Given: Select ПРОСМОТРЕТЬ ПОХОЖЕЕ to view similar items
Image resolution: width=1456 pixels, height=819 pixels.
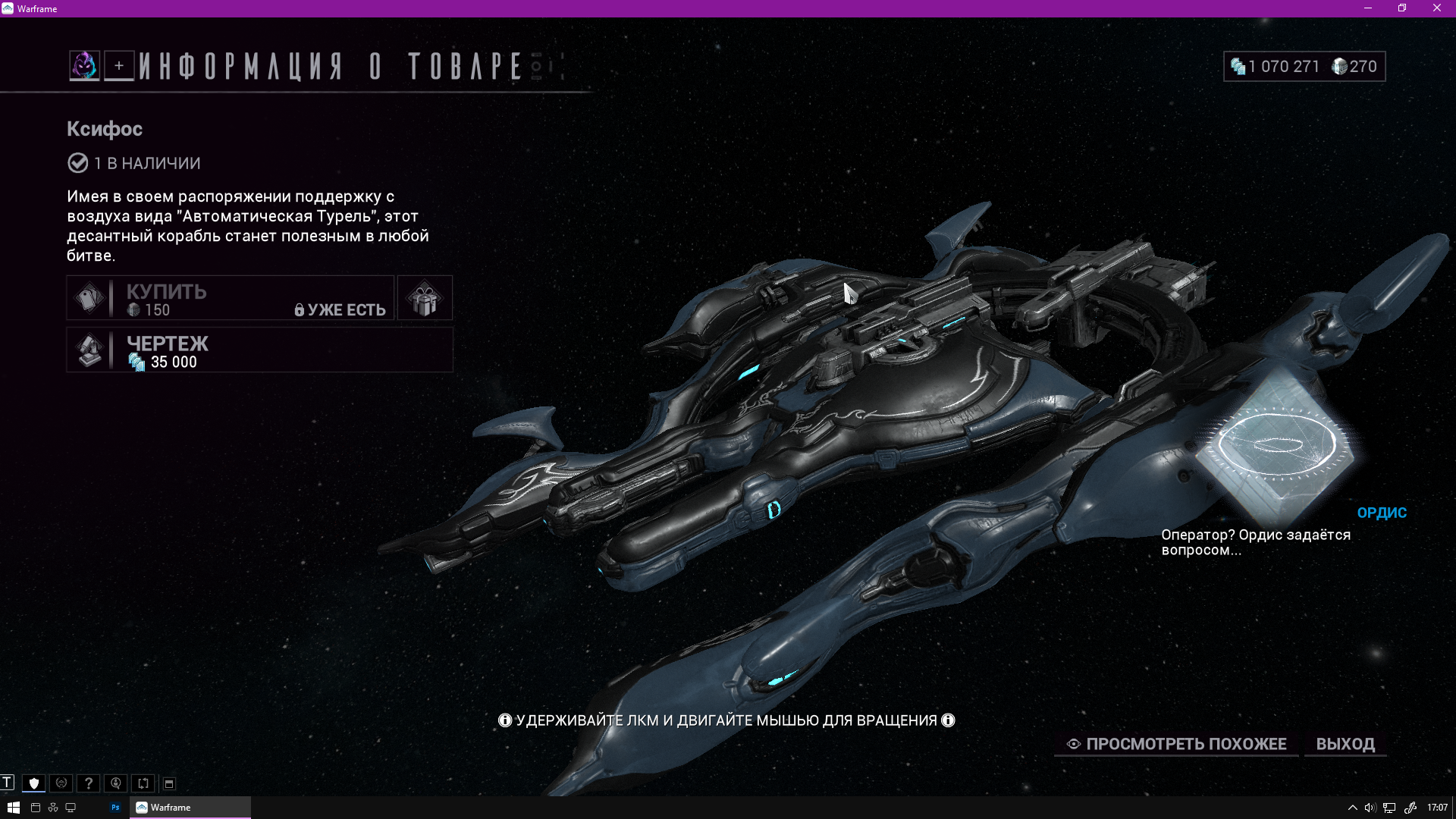Looking at the screenshot, I should (x=1177, y=744).
